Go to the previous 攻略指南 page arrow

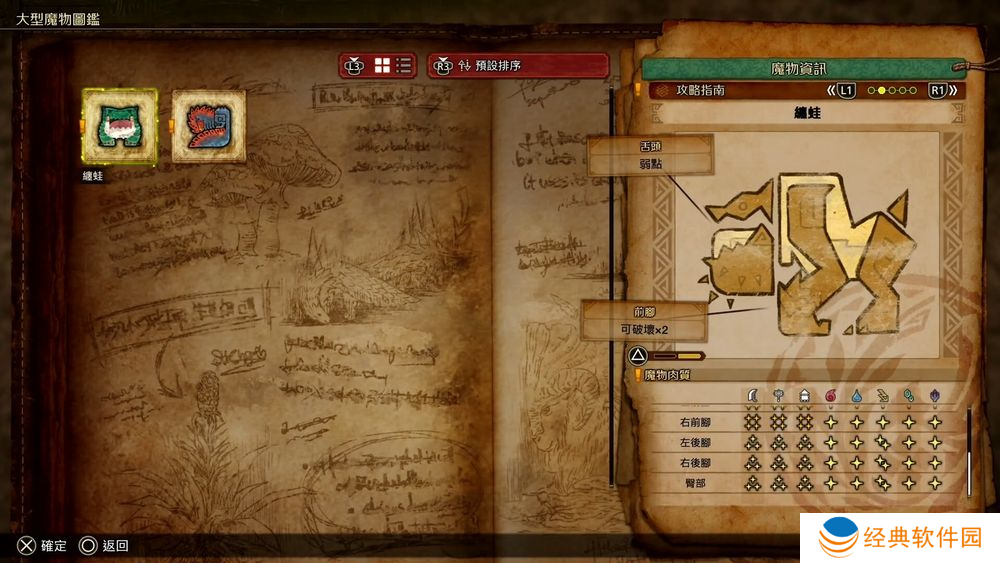pyautogui.click(x=841, y=90)
